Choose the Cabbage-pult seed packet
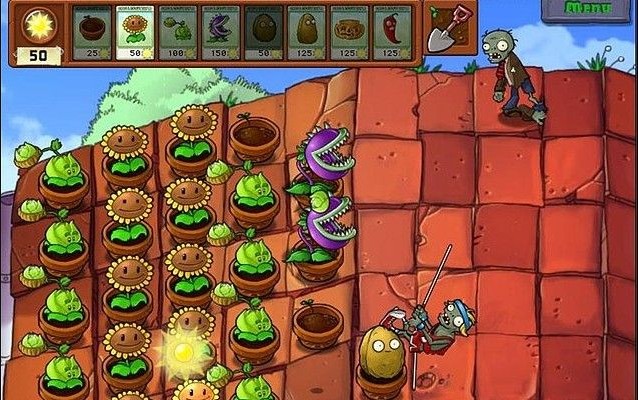 pyautogui.click(x=178, y=32)
